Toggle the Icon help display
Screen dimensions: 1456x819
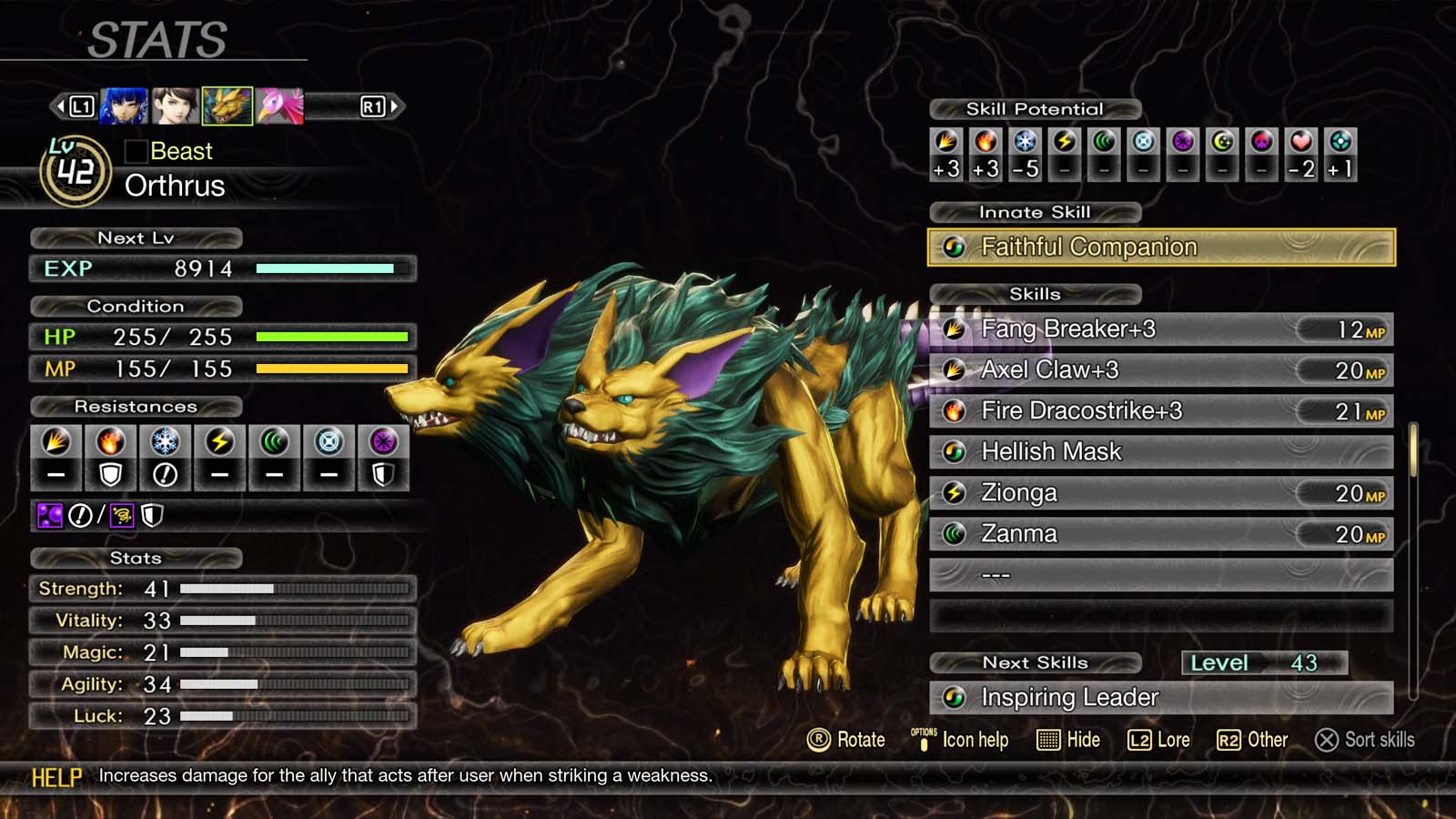click(x=958, y=740)
